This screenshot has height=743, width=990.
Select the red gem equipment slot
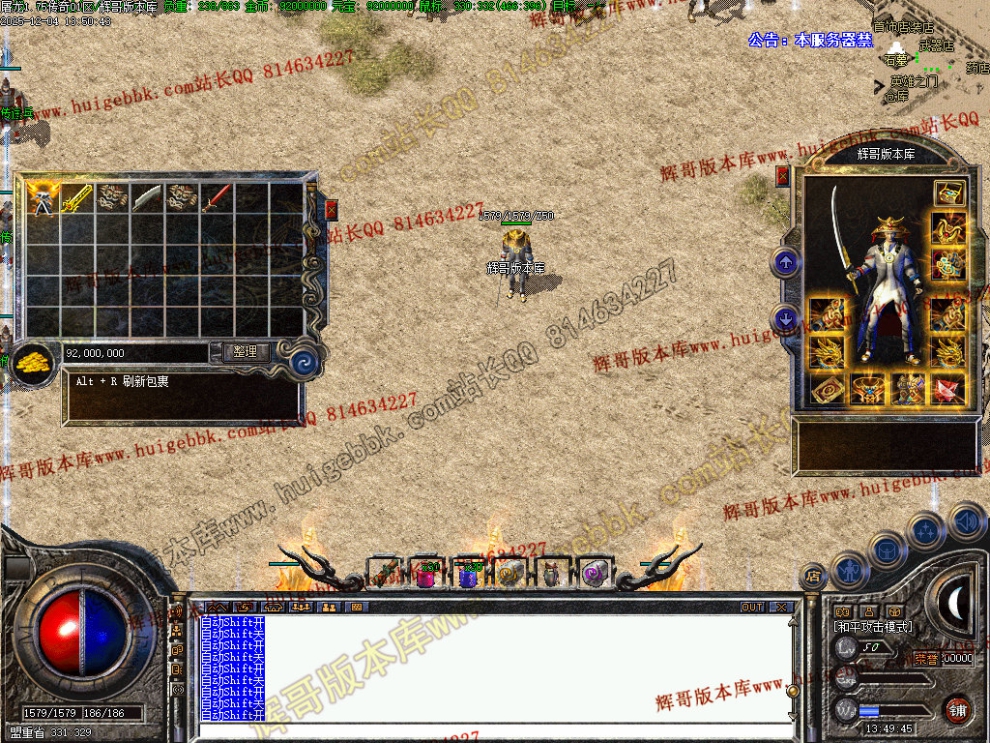pos(947,388)
